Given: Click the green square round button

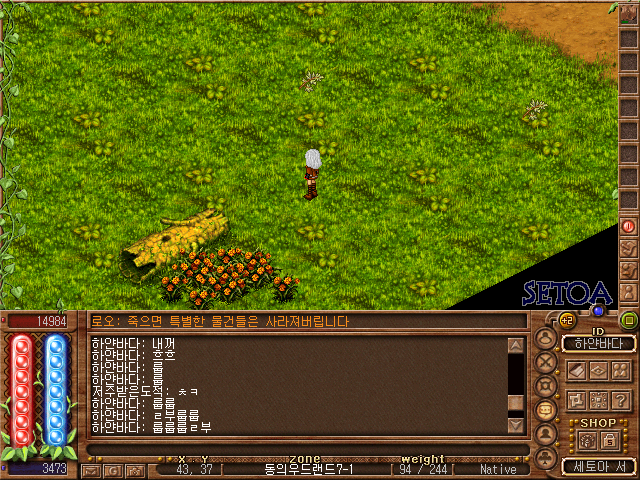Looking at the screenshot, I should pyautogui.click(x=629, y=320).
